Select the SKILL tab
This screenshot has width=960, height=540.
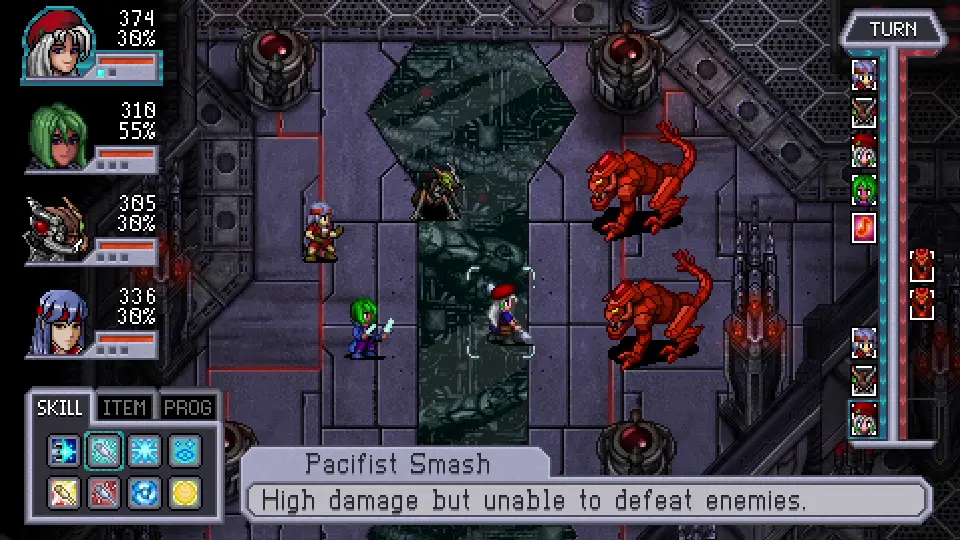coord(60,407)
